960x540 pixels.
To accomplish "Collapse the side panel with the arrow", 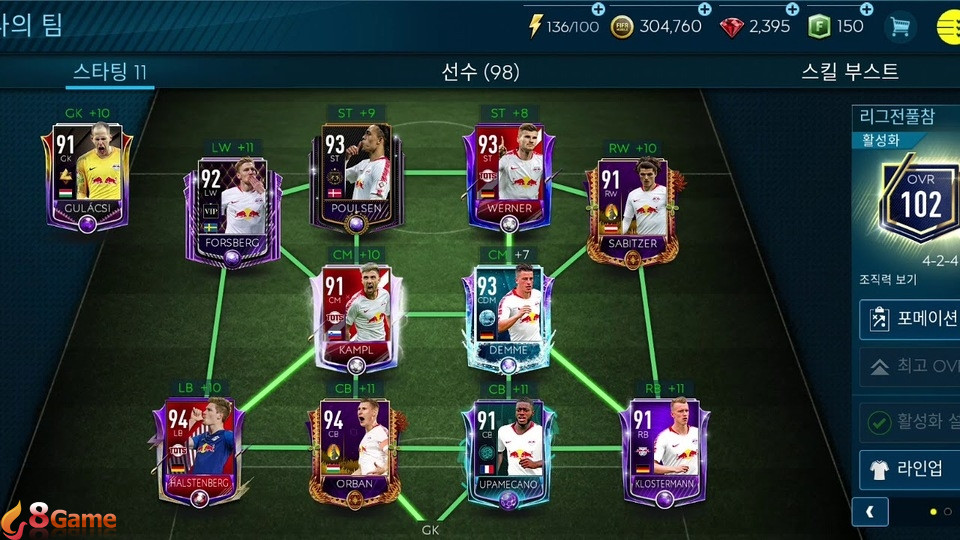I will click(x=870, y=512).
